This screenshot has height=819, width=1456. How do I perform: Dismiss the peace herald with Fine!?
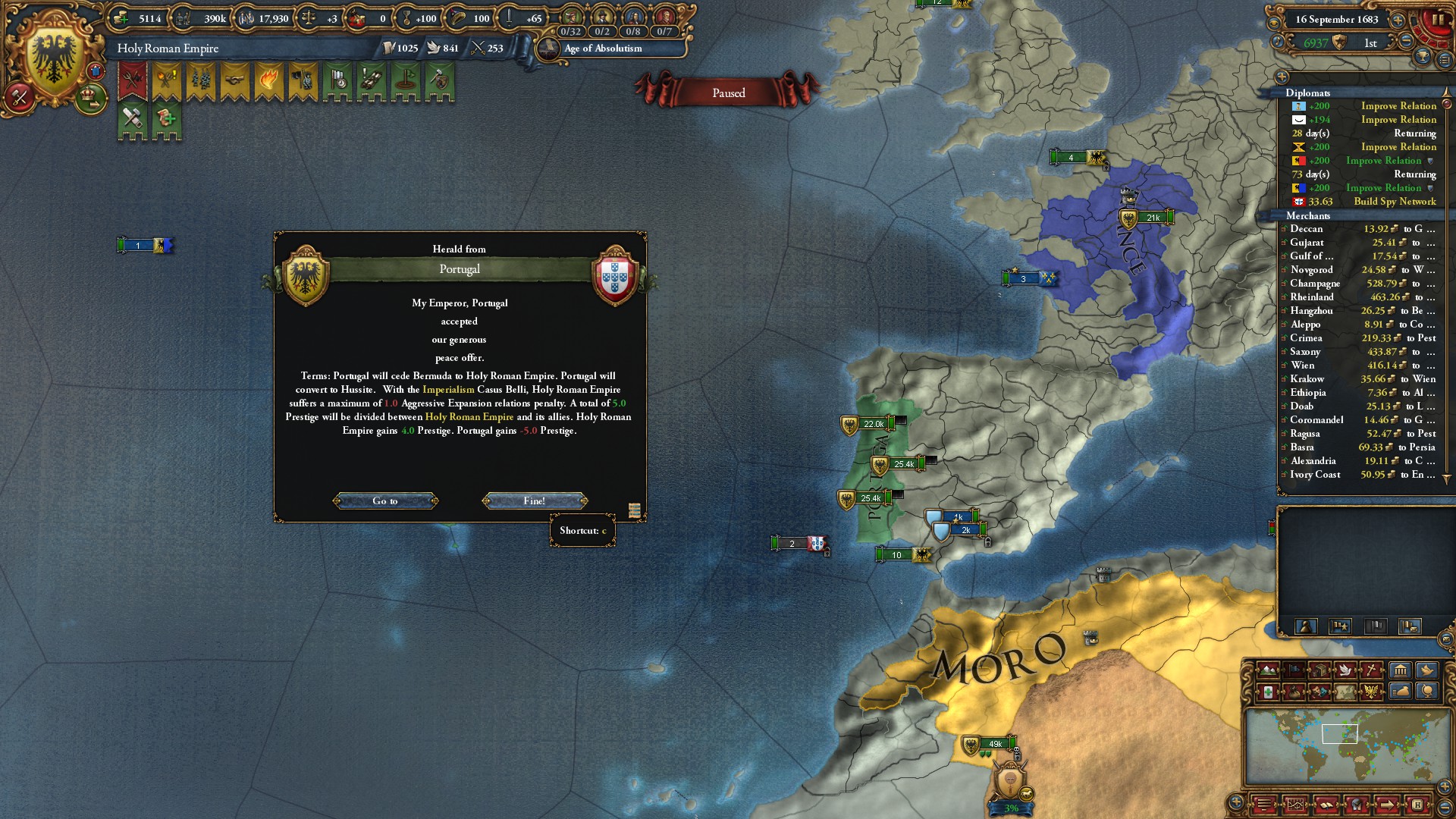click(x=535, y=500)
